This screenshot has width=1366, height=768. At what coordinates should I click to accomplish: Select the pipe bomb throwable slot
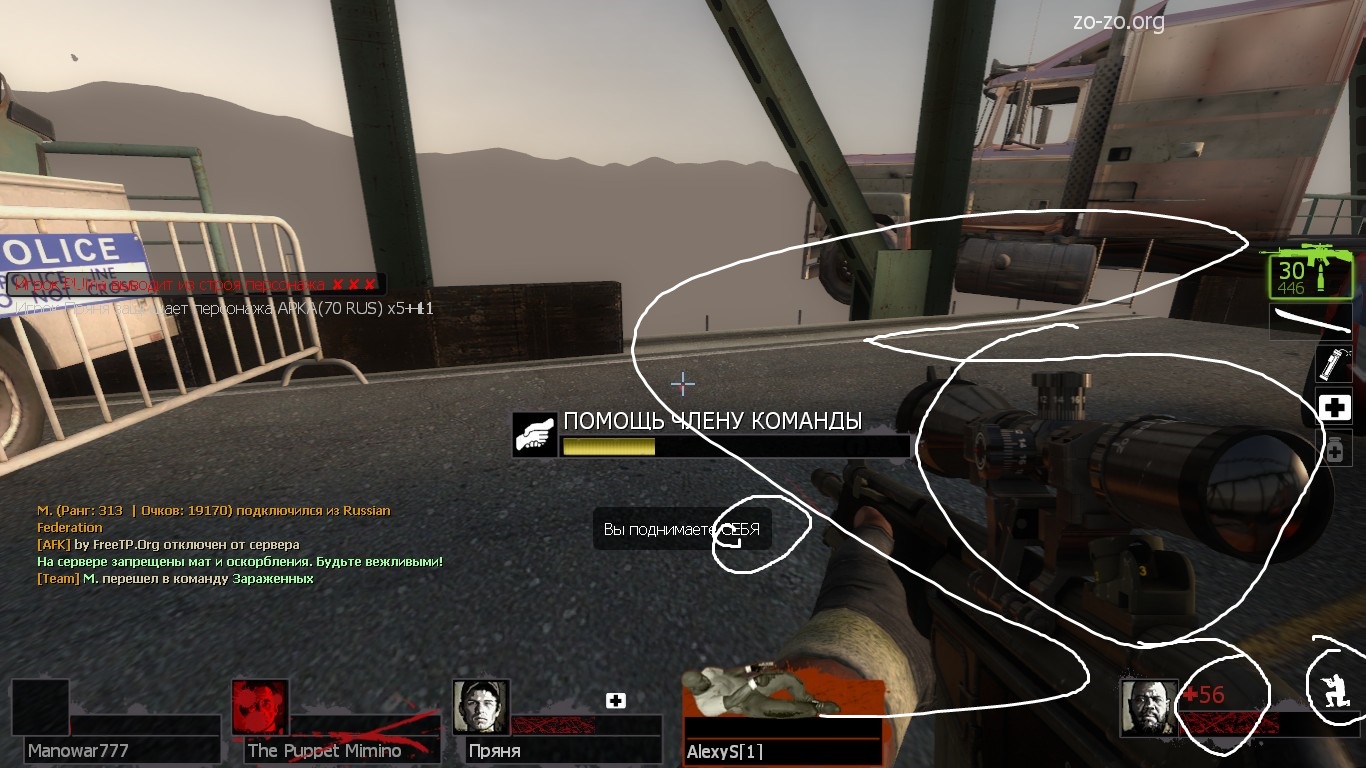pyautogui.click(x=1334, y=364)
